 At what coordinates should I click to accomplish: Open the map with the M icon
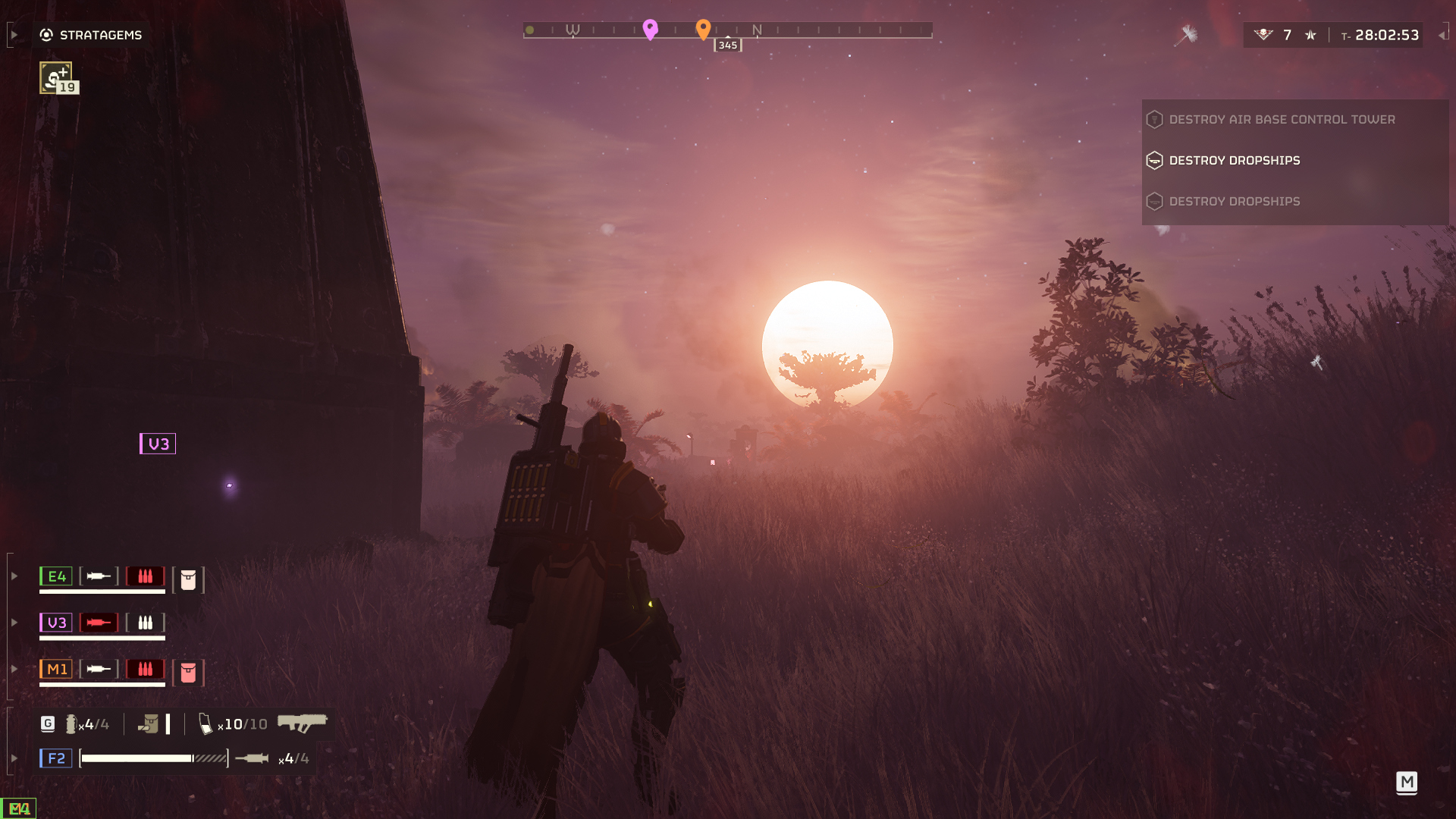[x=1407, y=782]
